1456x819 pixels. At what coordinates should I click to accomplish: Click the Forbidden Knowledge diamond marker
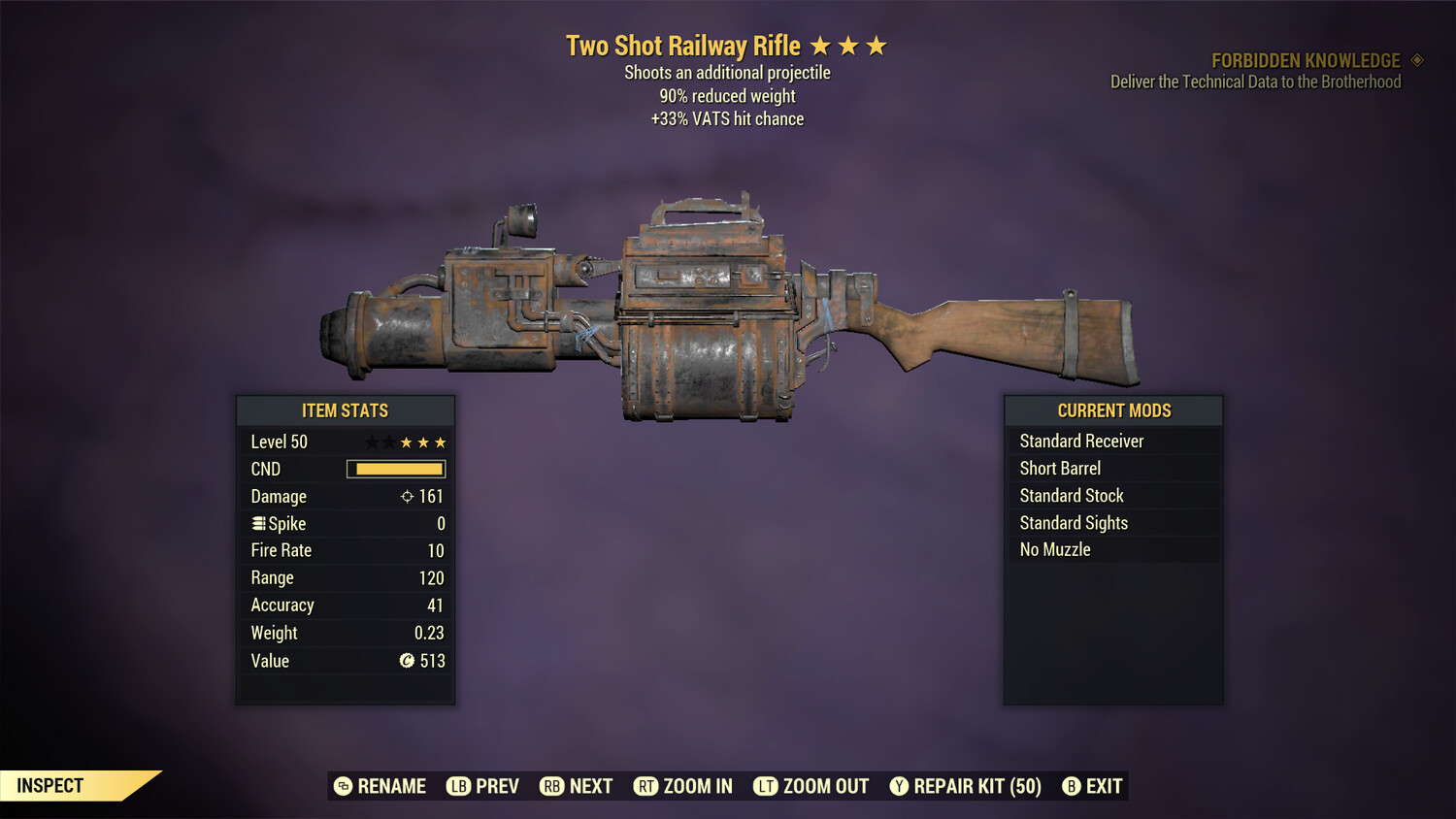coord(1415,60)
